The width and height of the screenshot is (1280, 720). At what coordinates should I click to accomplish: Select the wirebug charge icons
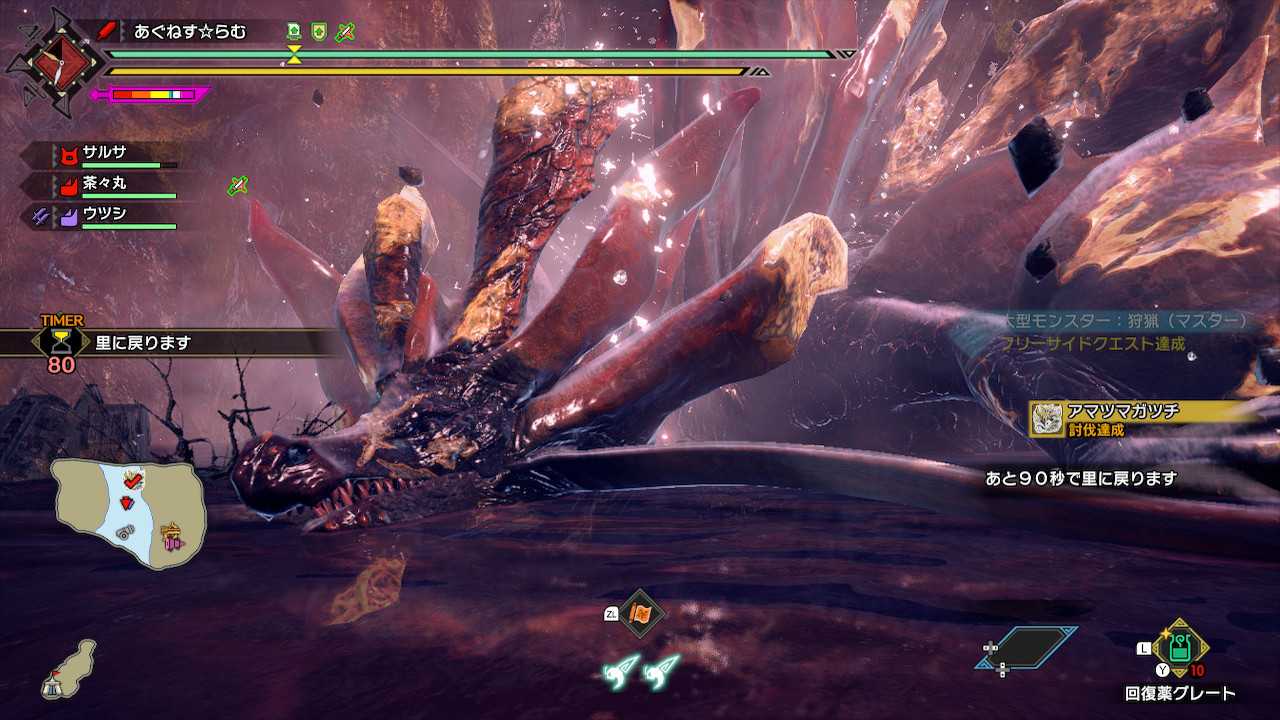tap(641, 671)
